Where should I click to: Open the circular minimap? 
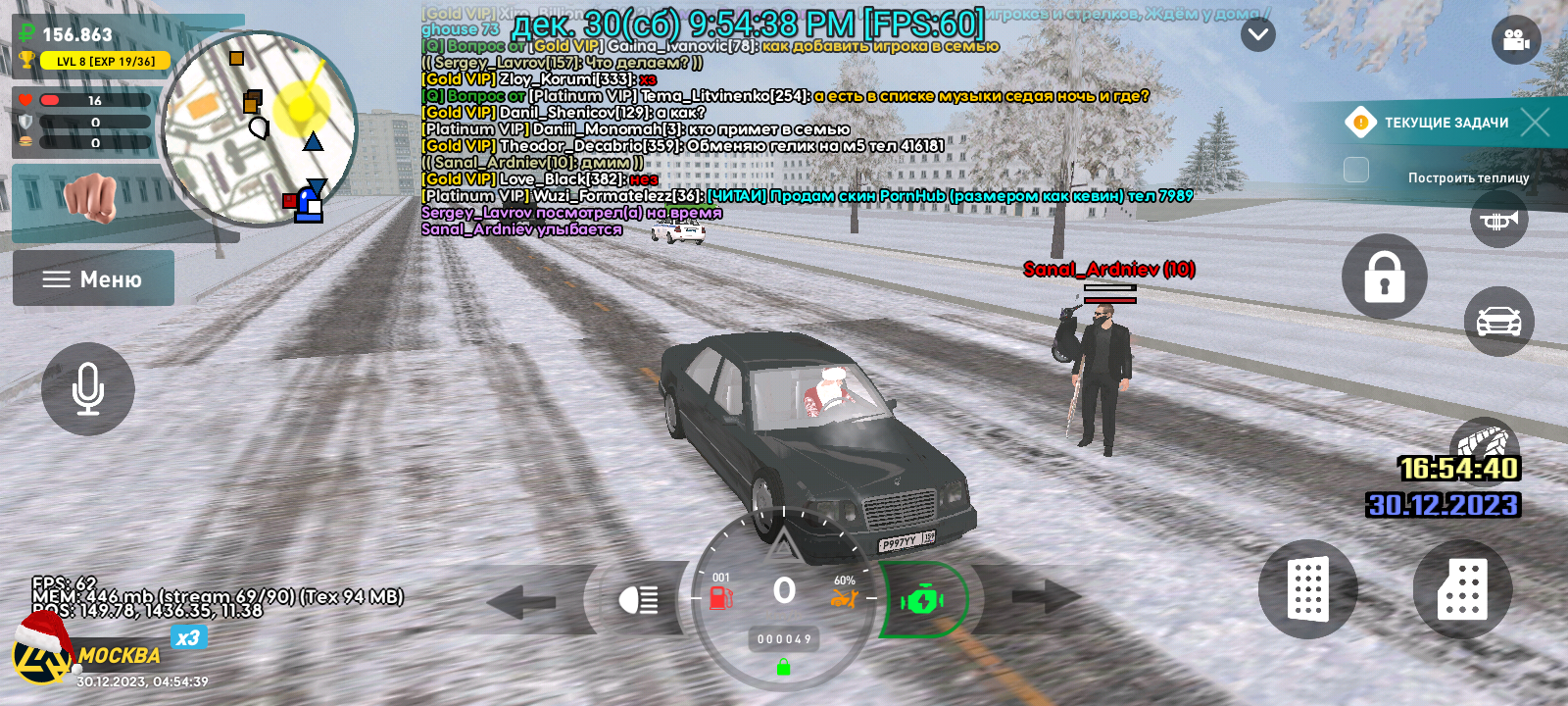(x=259, y=127)
